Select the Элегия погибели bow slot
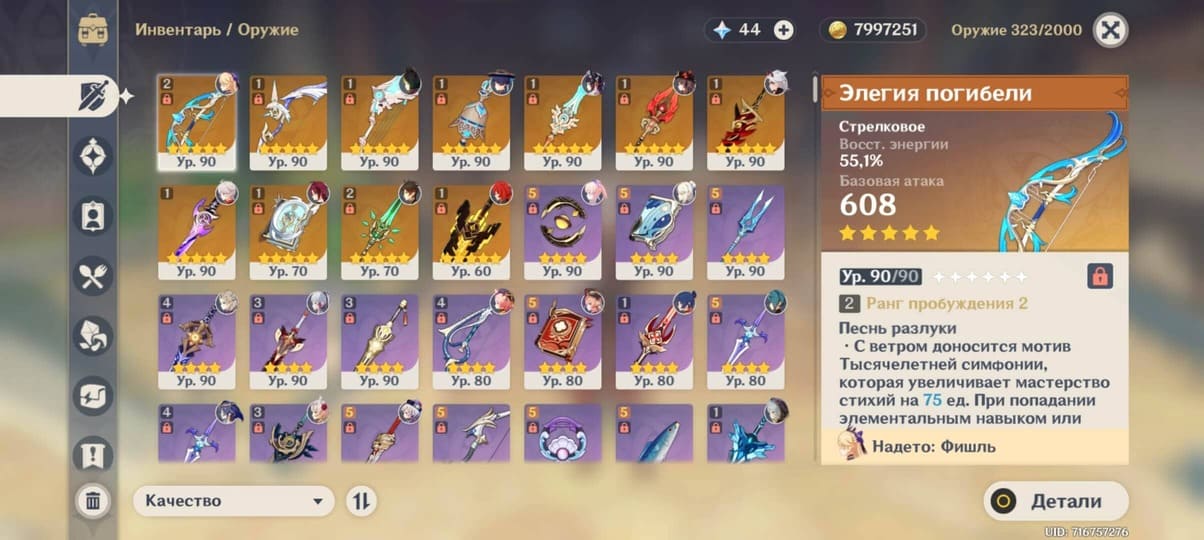This screenshot has height=540, width=1204. point(197,120)
